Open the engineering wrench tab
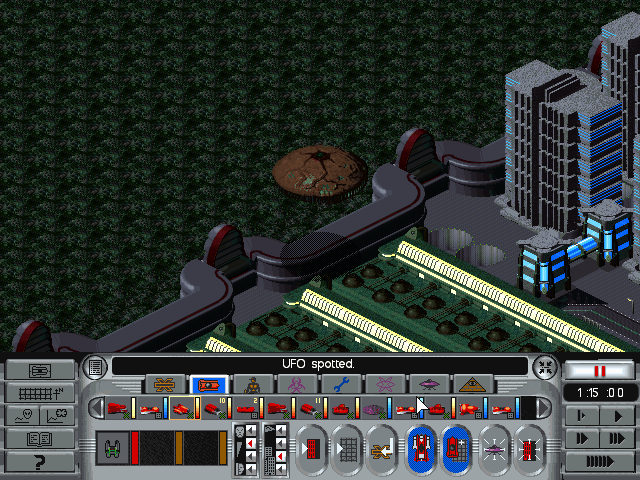Viewport: 640px width, 480px height. point(341,385)
